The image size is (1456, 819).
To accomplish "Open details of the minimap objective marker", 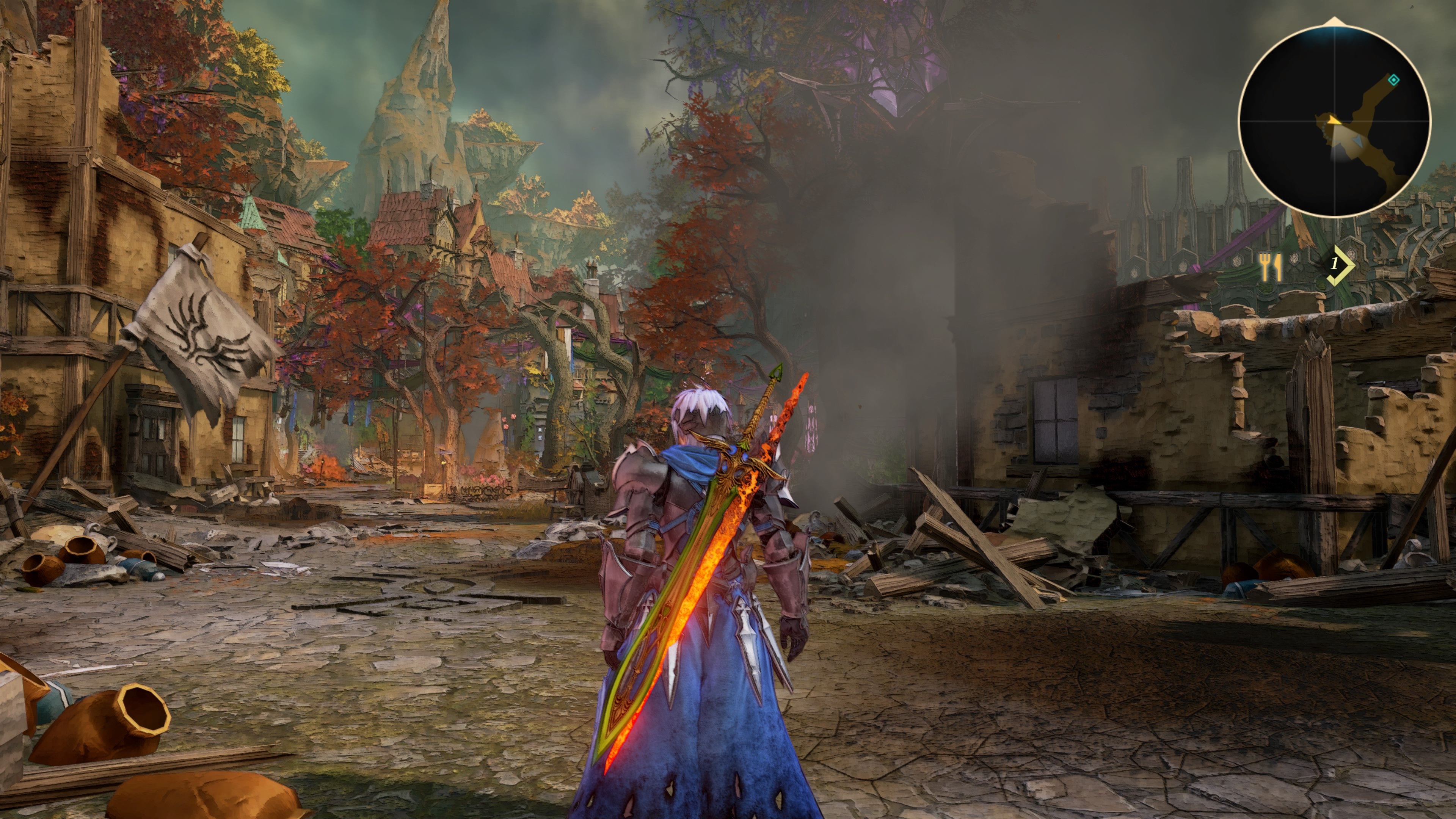I will coord(1394,80).
